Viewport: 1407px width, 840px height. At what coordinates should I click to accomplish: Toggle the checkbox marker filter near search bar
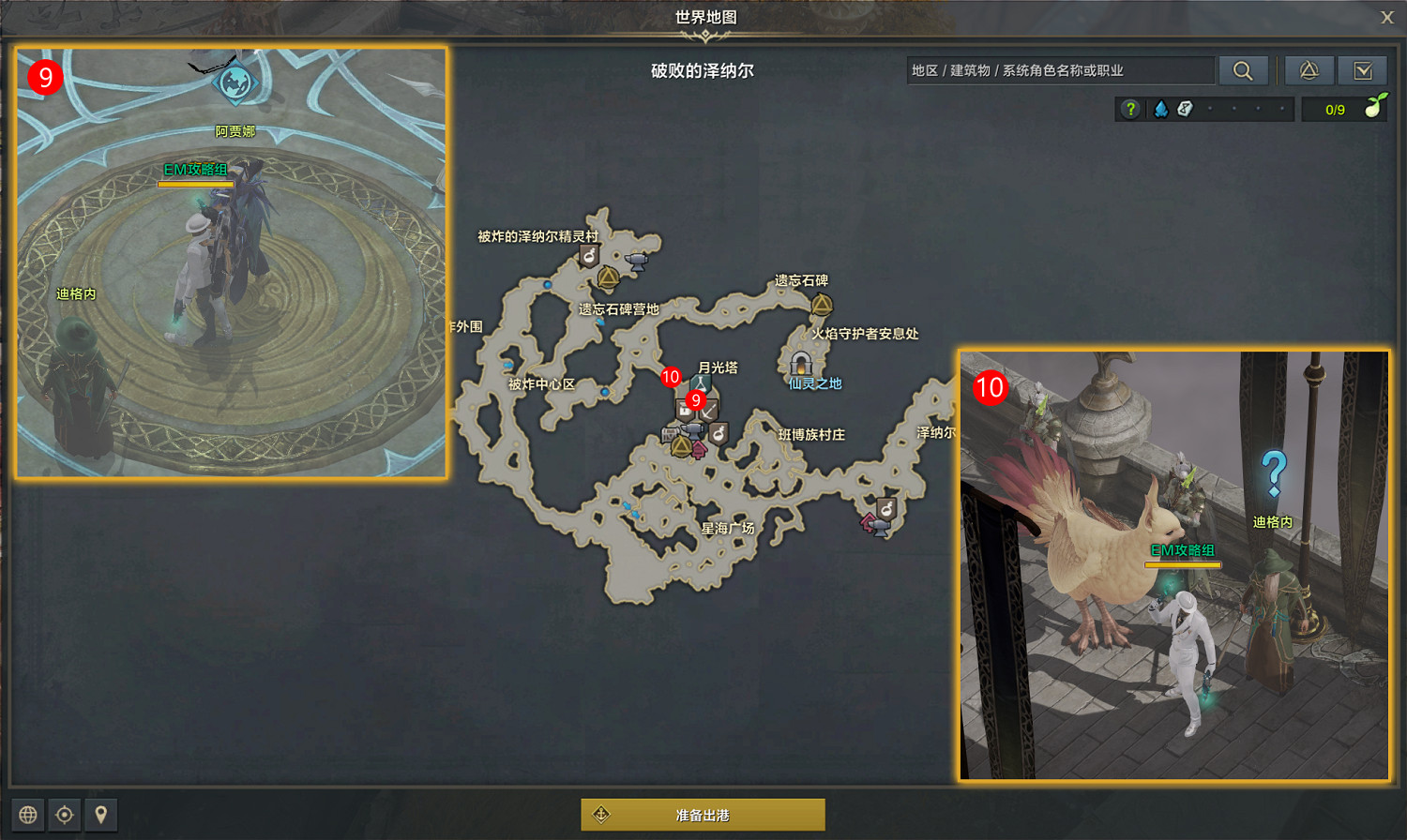point(1363,70)
